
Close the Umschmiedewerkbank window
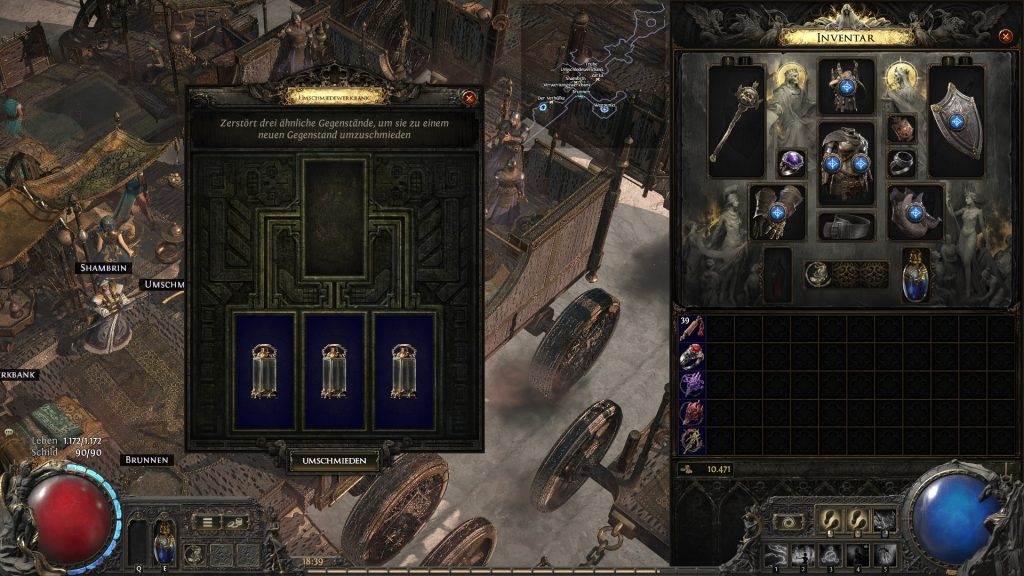point(469,98)
